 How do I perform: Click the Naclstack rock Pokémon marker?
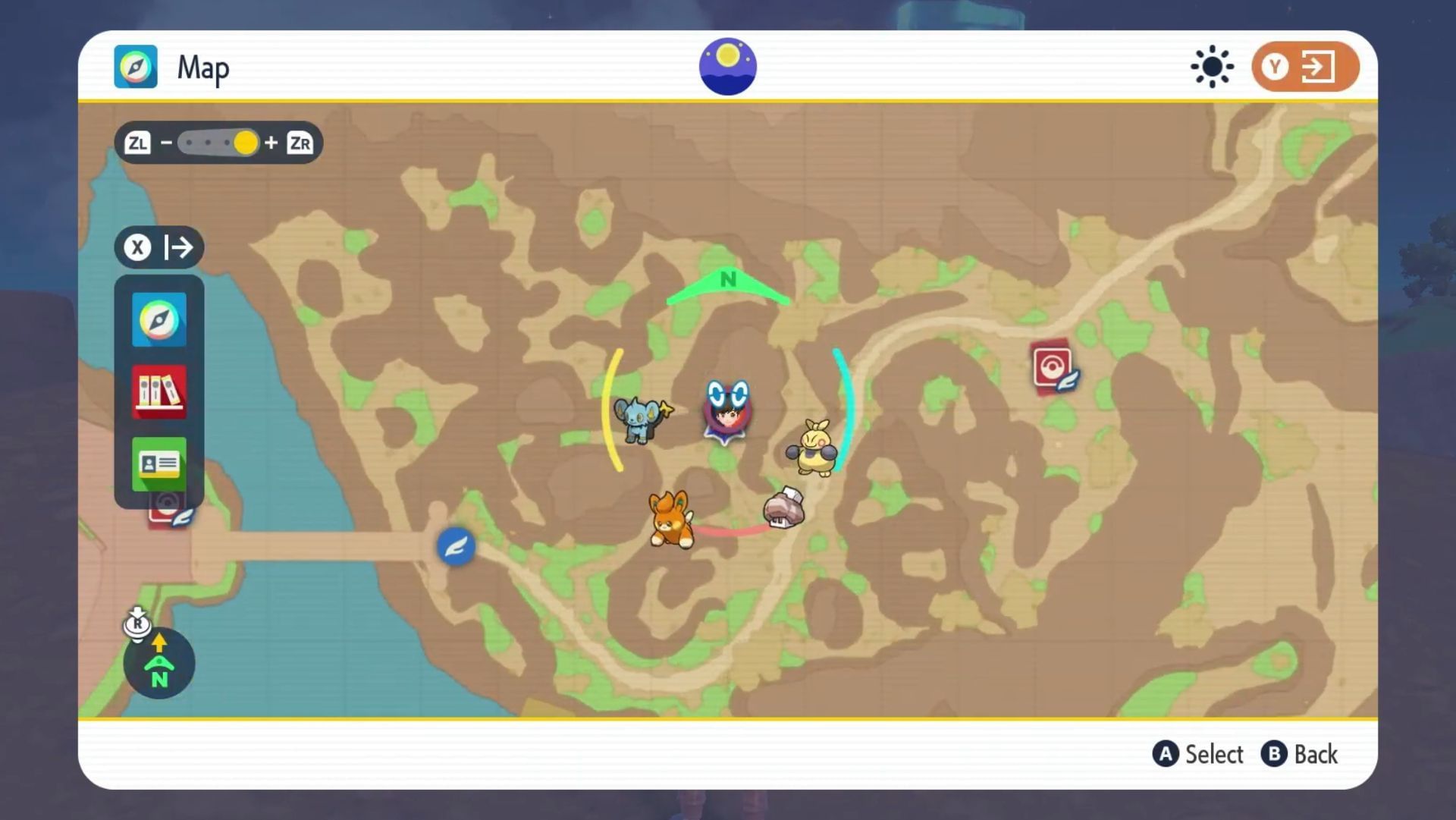pyautogui.click(x=783, y=510)
